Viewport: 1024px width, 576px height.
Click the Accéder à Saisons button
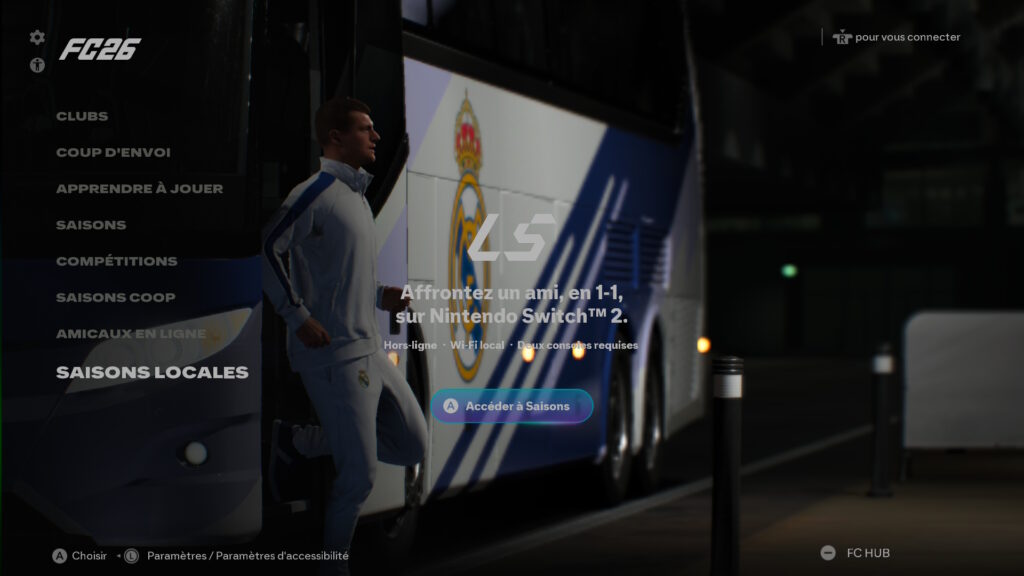pos(511,406)
